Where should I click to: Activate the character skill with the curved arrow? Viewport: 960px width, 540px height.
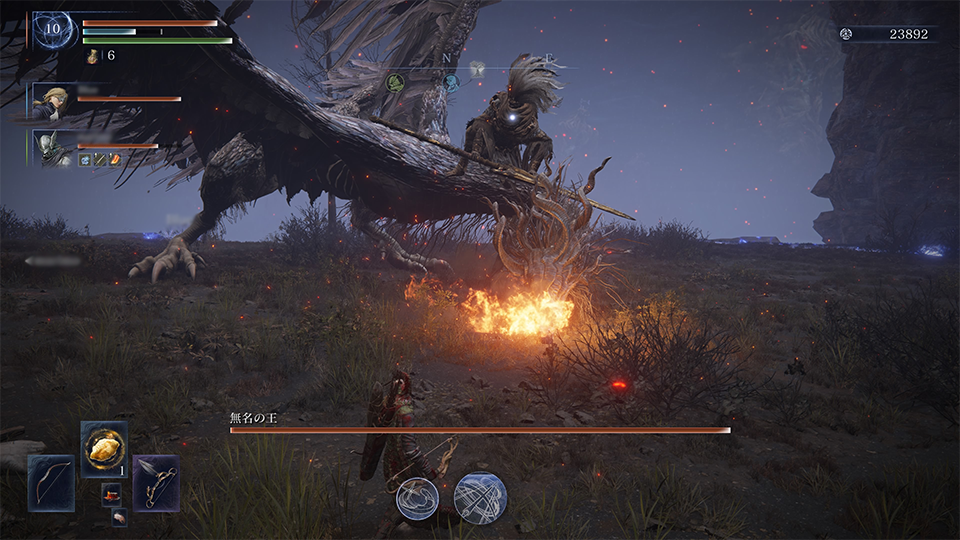coord(417,498)
